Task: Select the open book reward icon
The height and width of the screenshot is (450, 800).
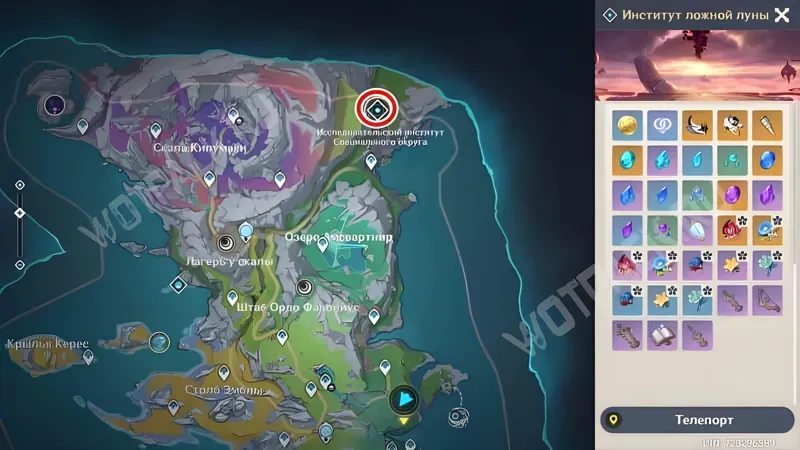Action: tap(662, 335)
